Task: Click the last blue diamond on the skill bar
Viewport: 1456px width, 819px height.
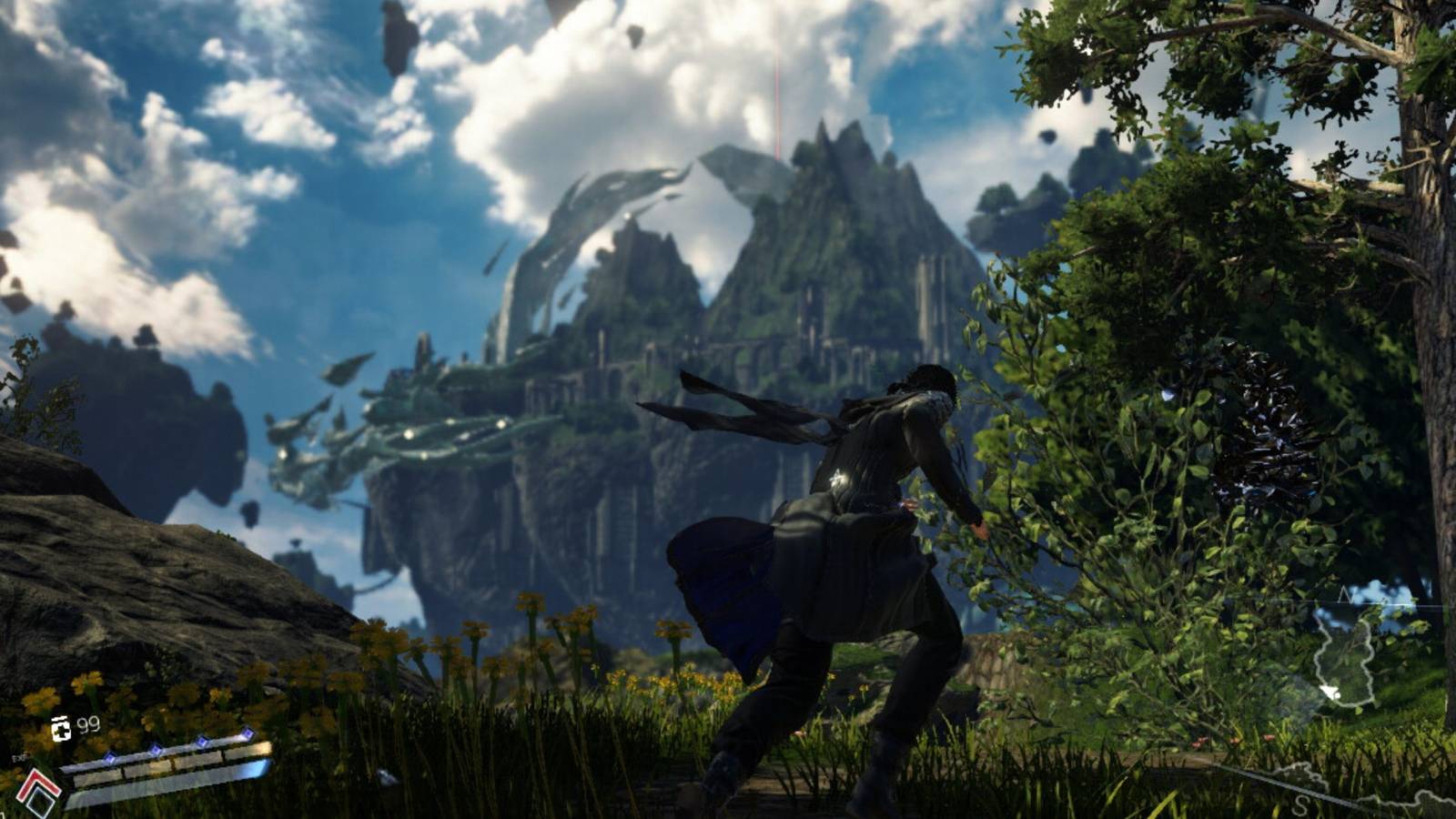Action: tap(248, 733)
